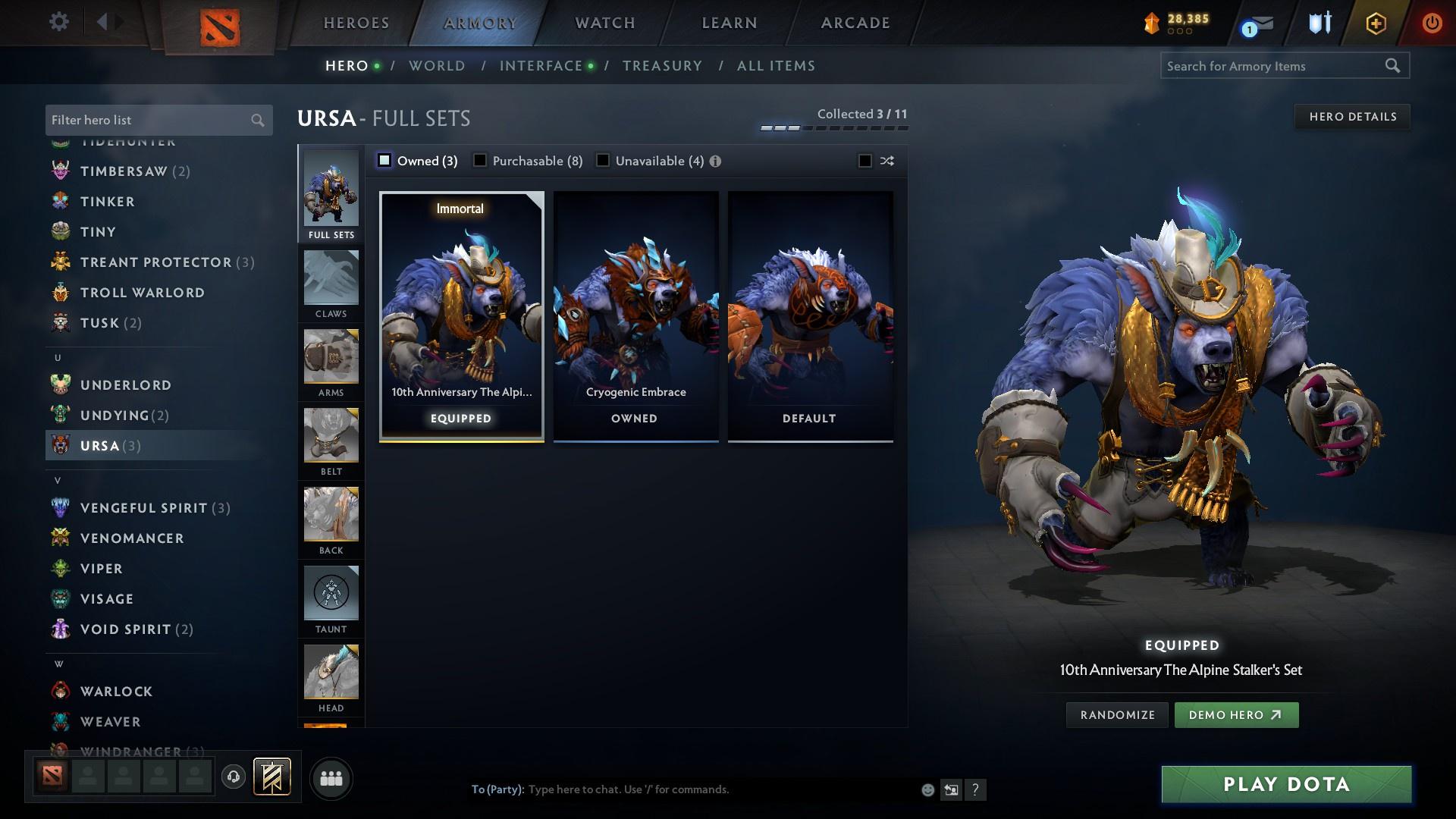Image resolution: width=1456 pixels, height=819 pixels.
Task: Click the Armory search magnifier icon
Action: coord(1394,66)
